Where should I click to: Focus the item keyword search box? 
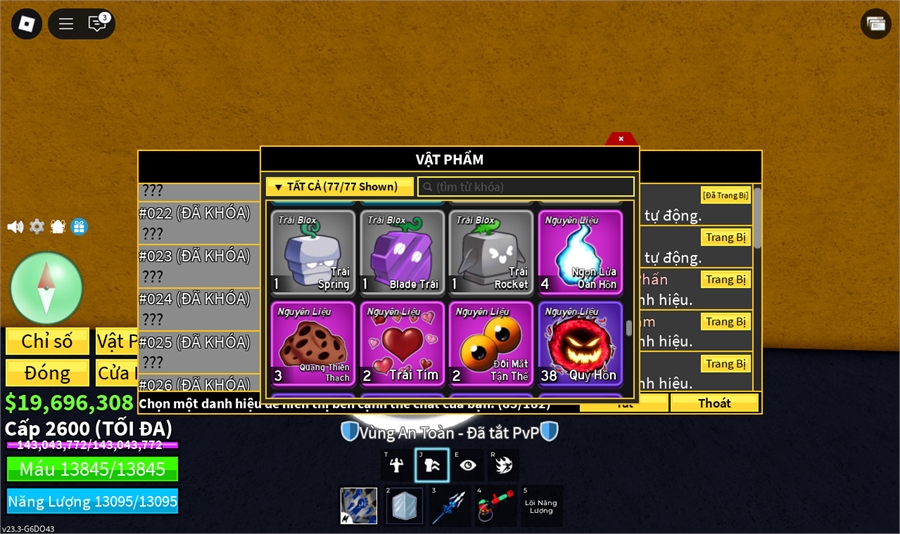pos(526,187)
